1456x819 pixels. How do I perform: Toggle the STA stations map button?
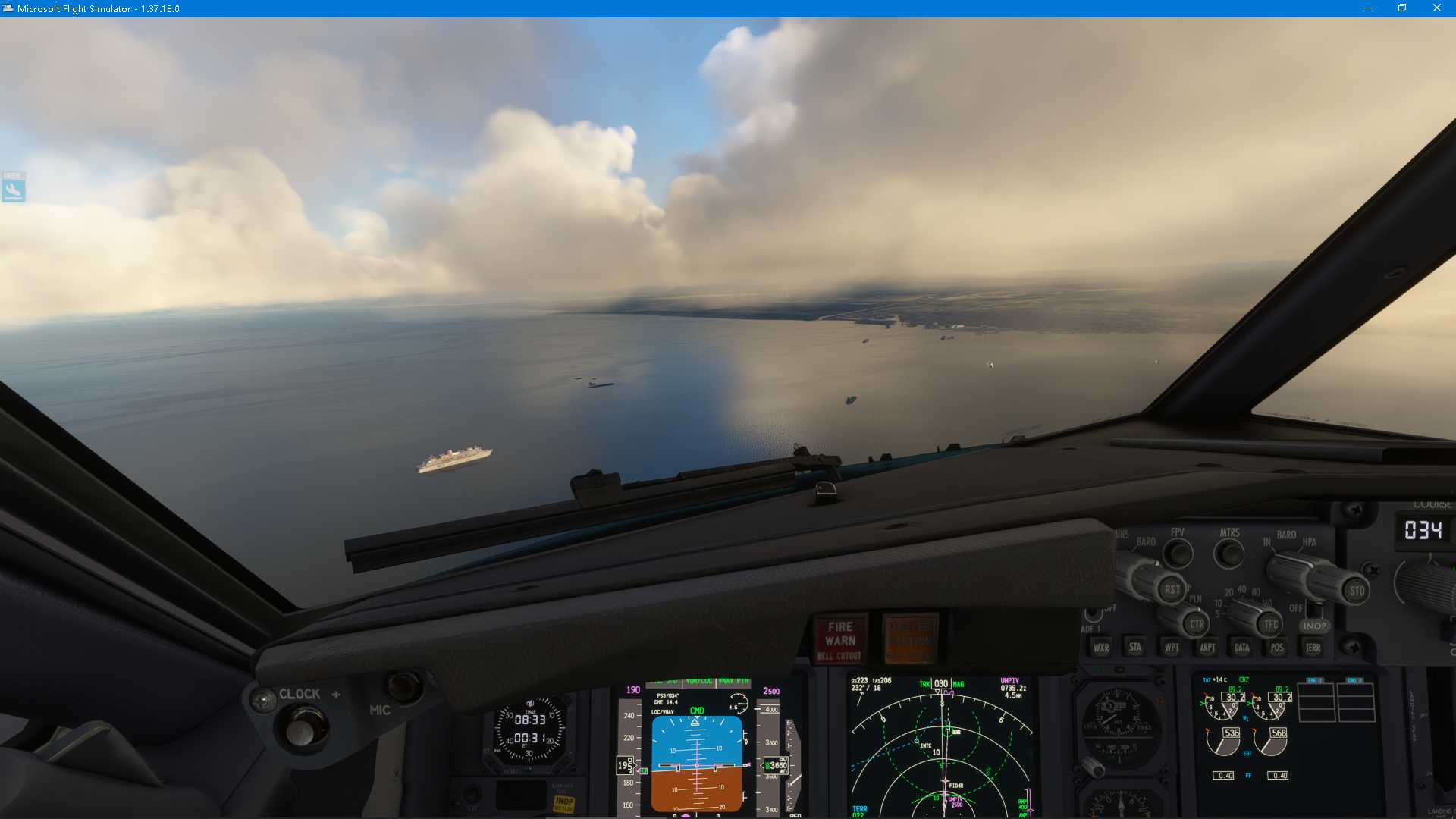point(1134,647)
